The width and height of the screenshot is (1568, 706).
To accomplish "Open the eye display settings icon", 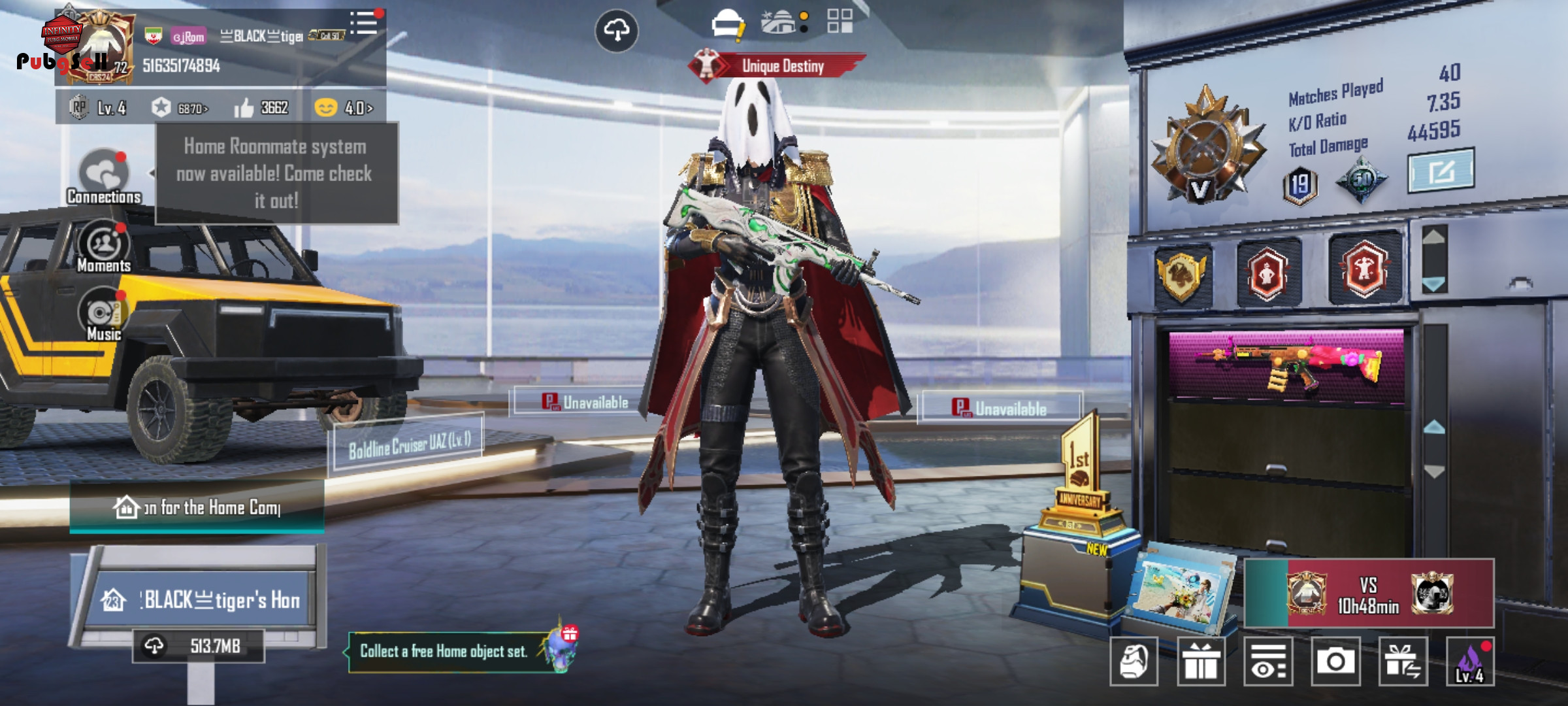I will coord(1268,662).
